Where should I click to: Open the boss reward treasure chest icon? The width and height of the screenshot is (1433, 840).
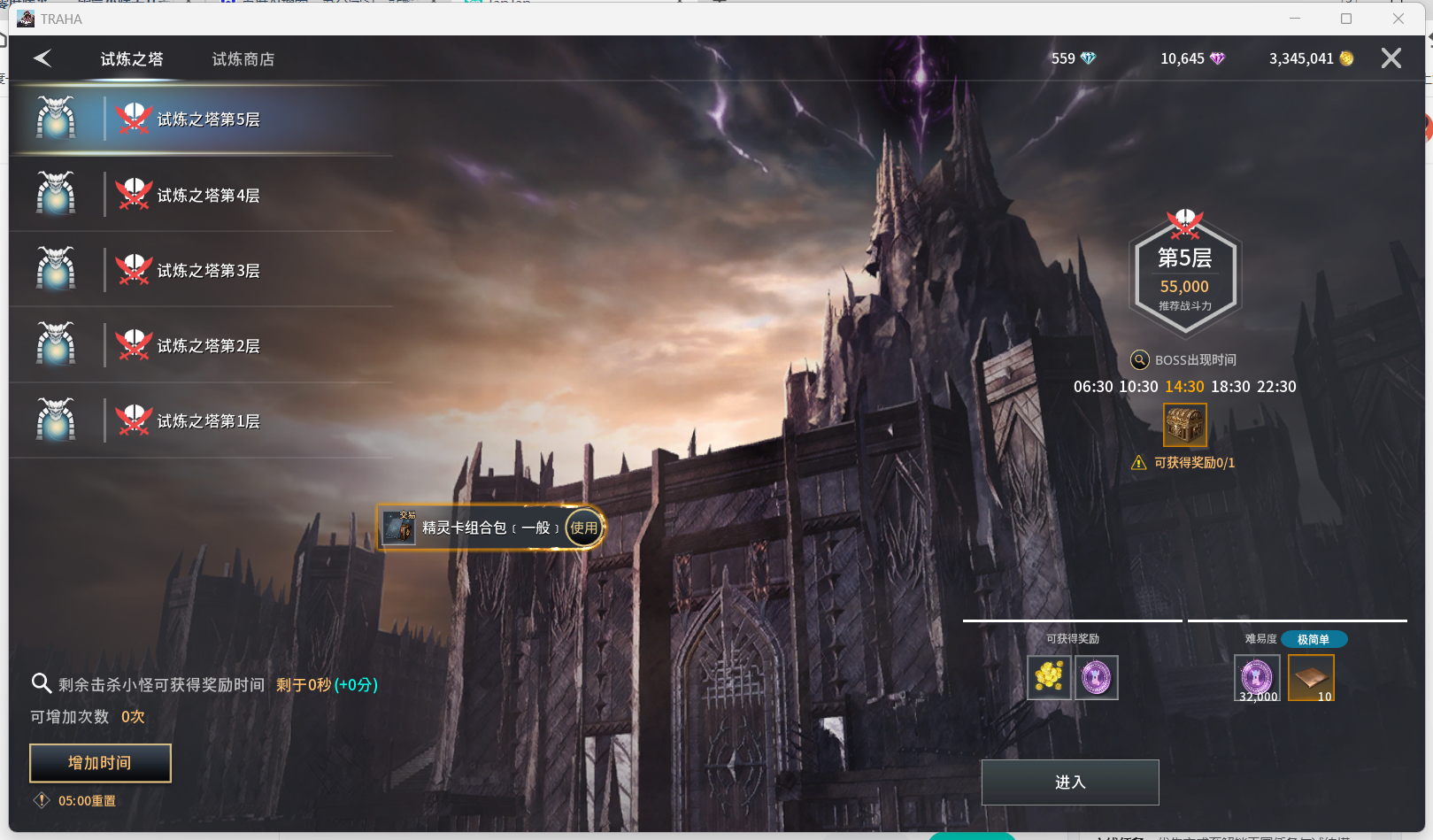1184,425
